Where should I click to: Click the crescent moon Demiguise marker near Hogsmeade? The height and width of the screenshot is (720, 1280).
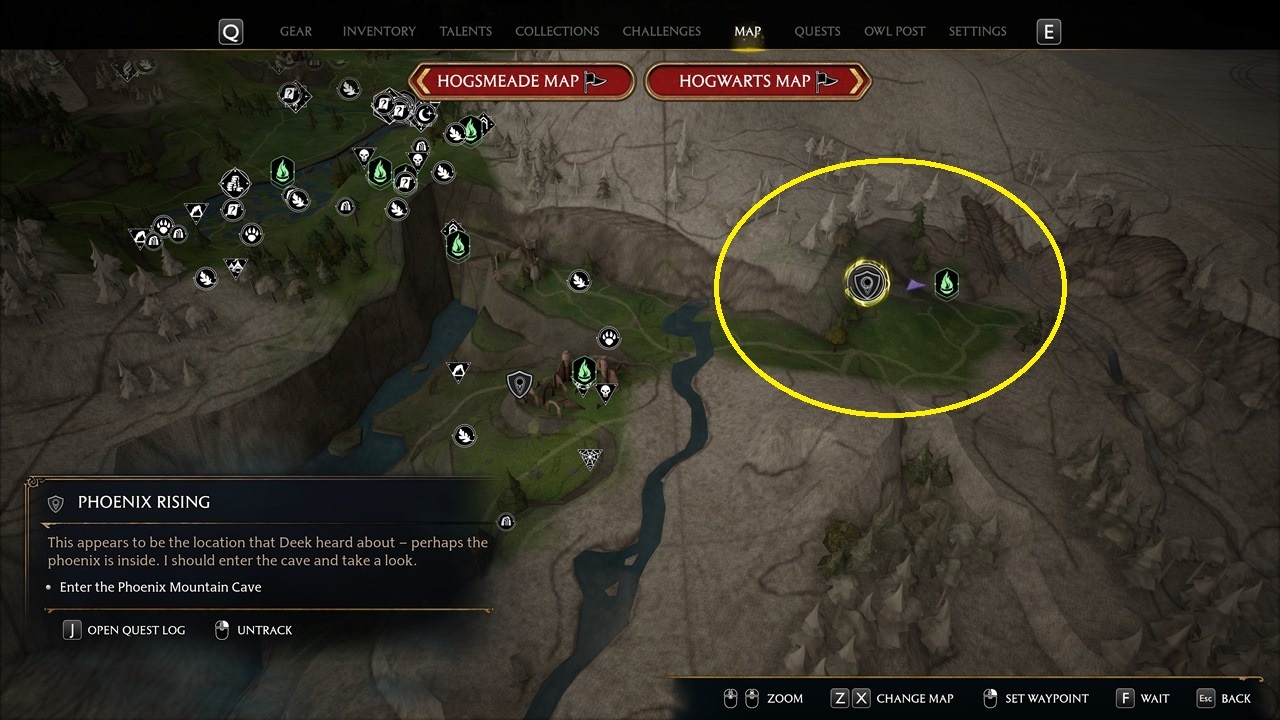click(425, 115)
